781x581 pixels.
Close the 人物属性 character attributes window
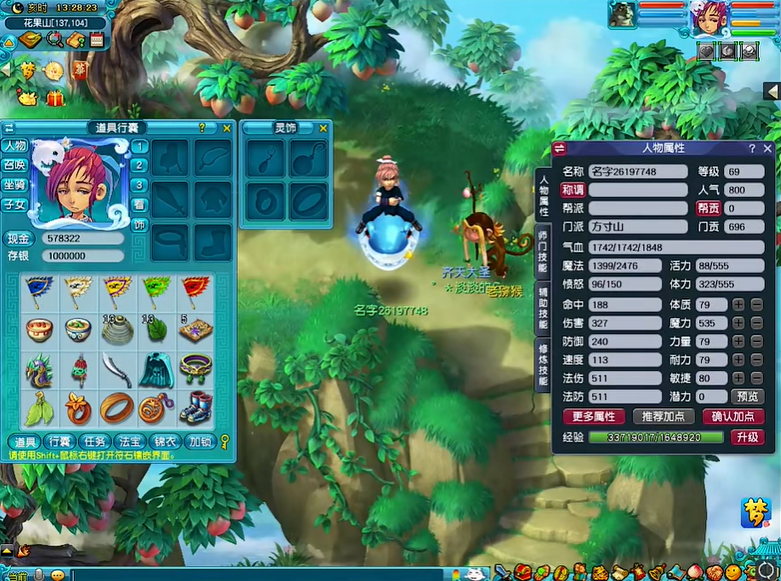pyautogui.click(x=767, y=148)
